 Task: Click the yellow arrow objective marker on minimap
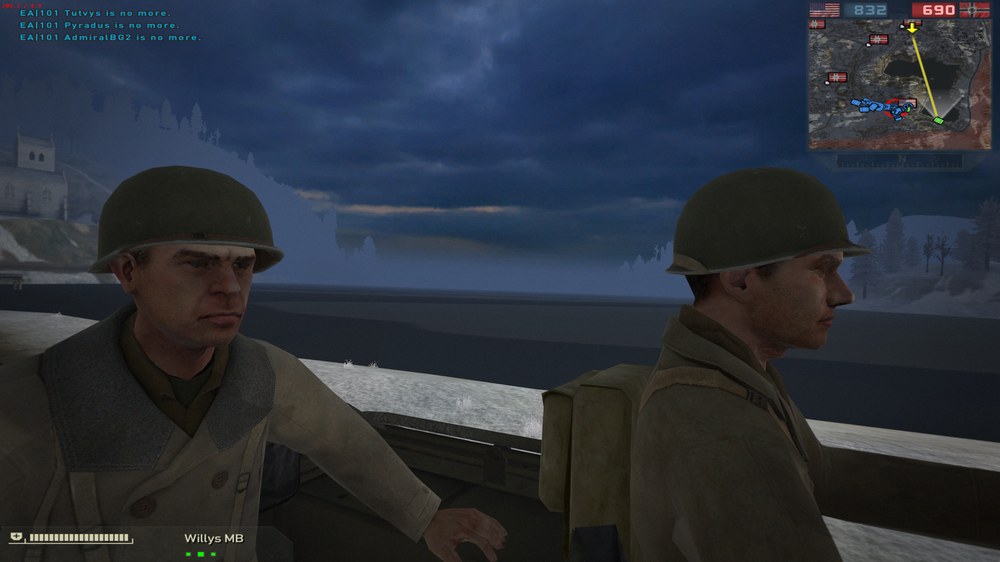(912, 28)
